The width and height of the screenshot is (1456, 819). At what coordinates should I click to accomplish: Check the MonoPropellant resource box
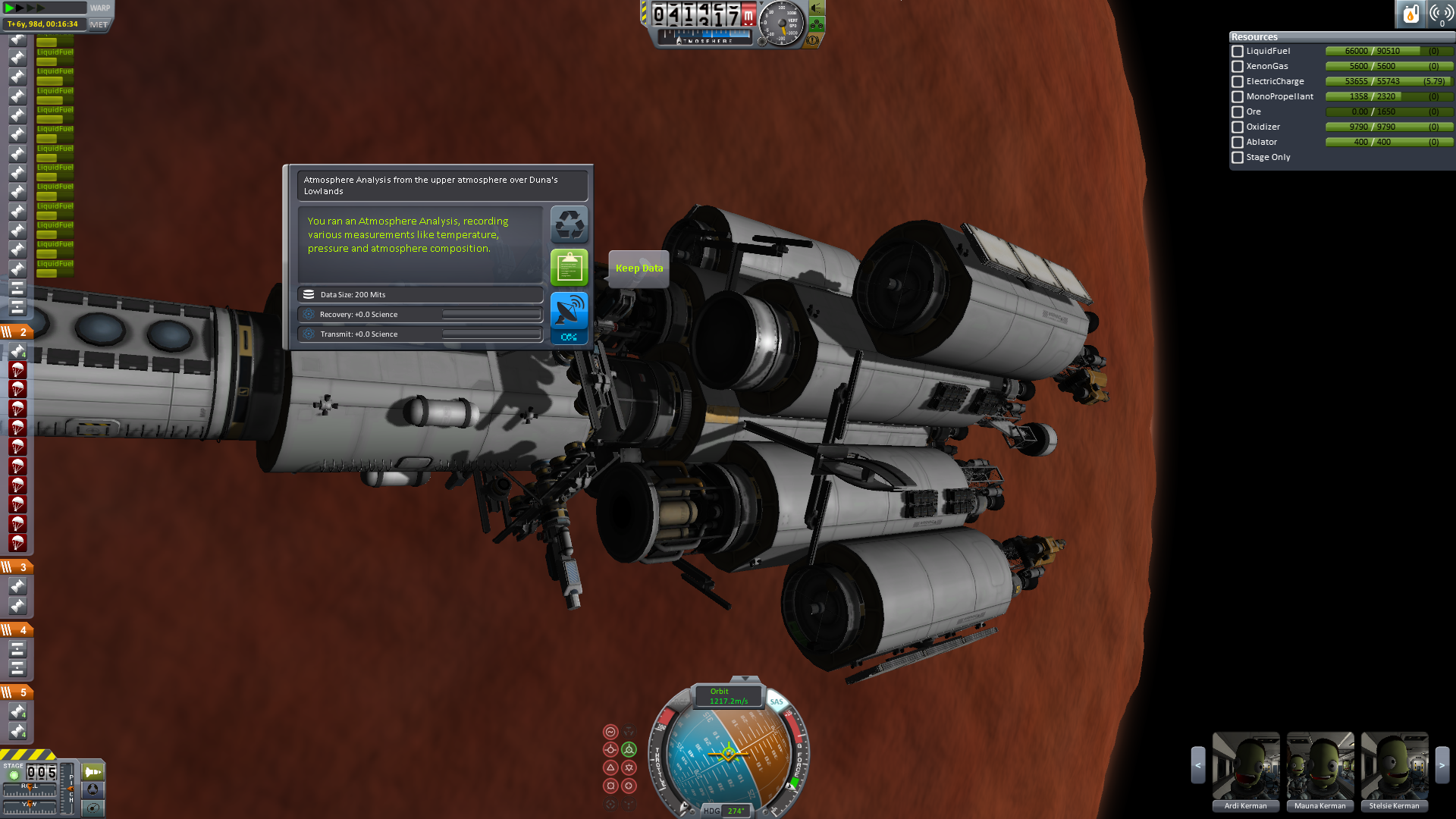click(1238, 97)
